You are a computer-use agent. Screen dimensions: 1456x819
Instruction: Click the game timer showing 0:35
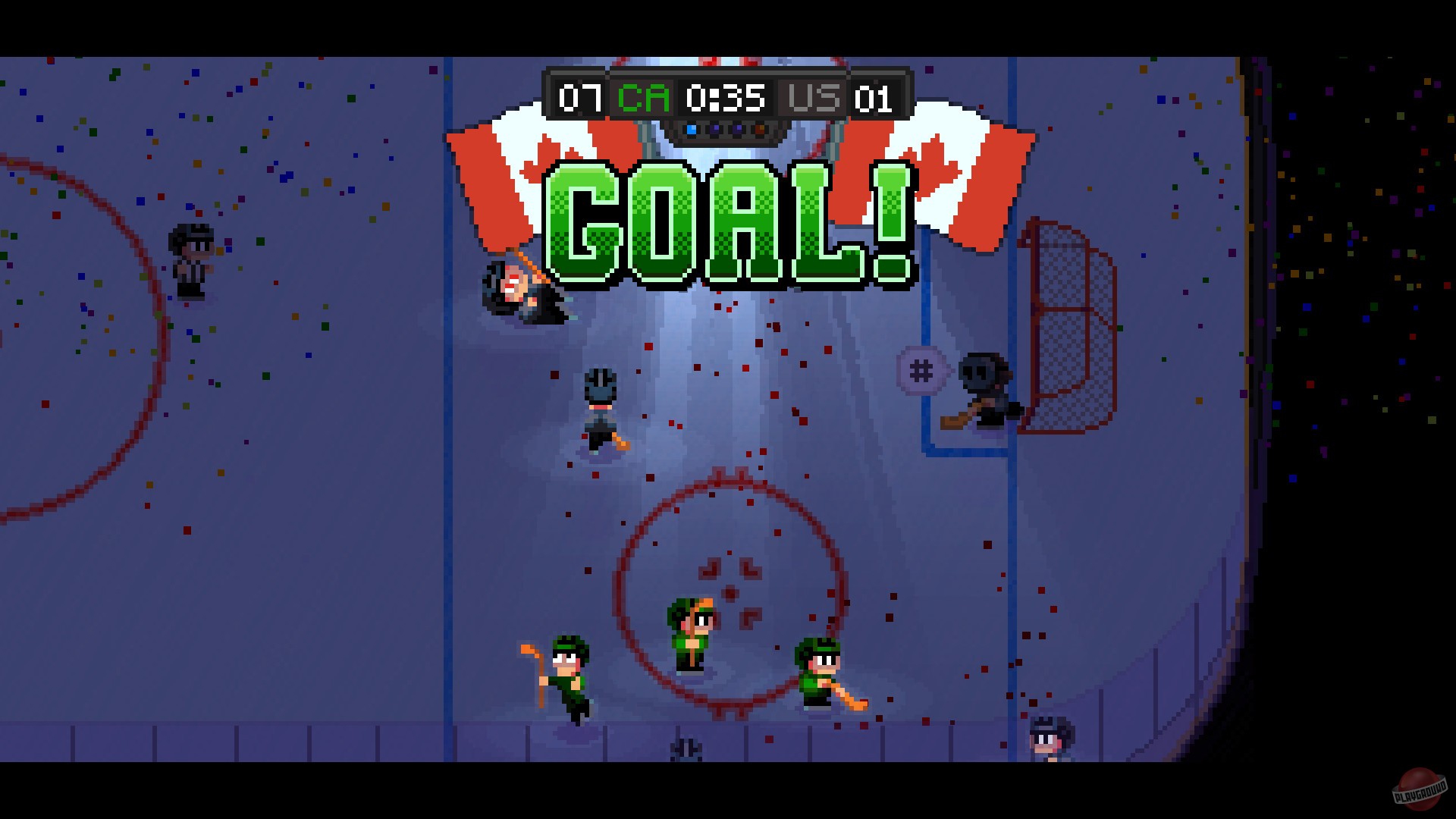point(726,97)
